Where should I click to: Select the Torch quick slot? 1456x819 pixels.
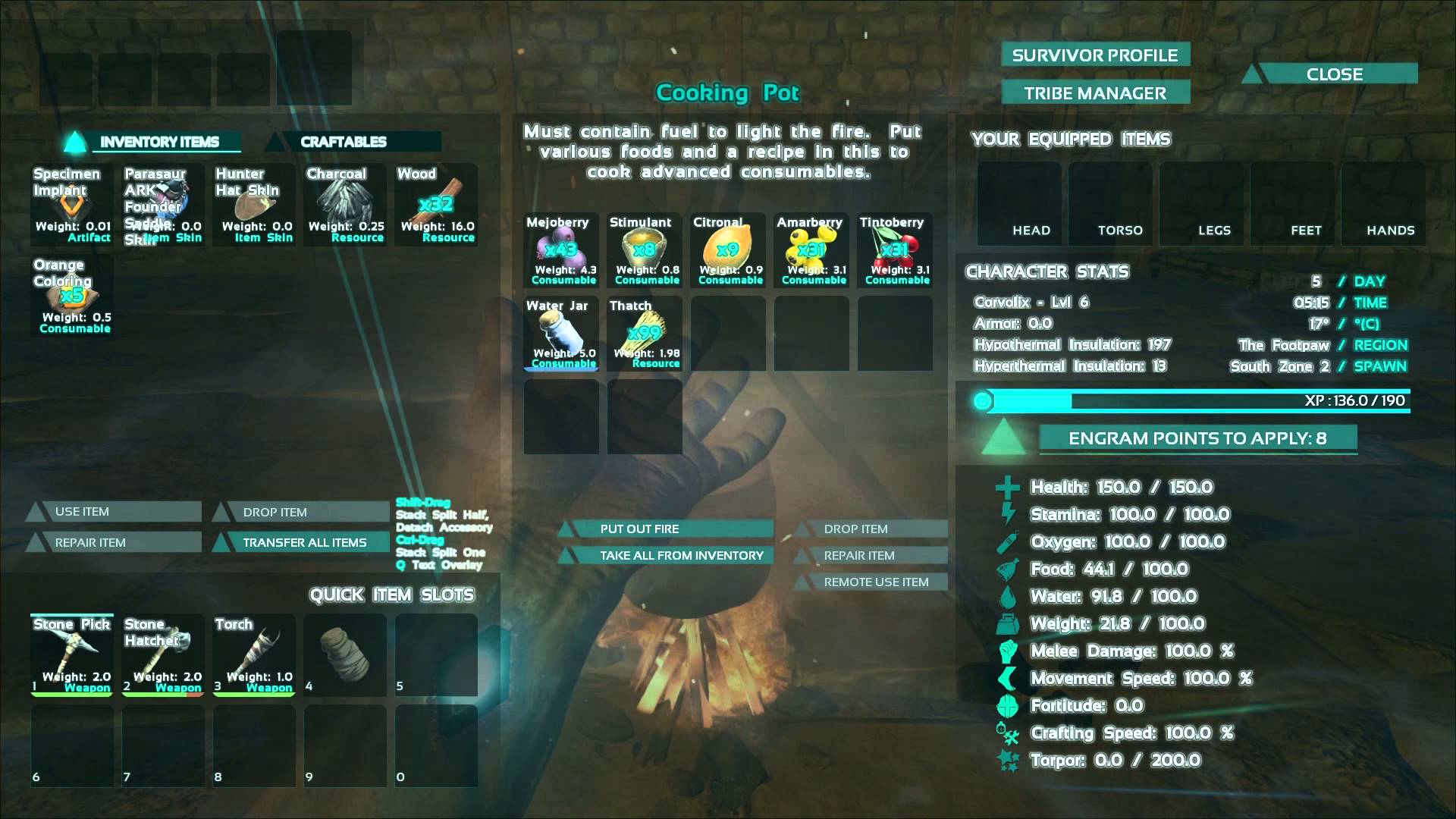[x=254, y=654]
